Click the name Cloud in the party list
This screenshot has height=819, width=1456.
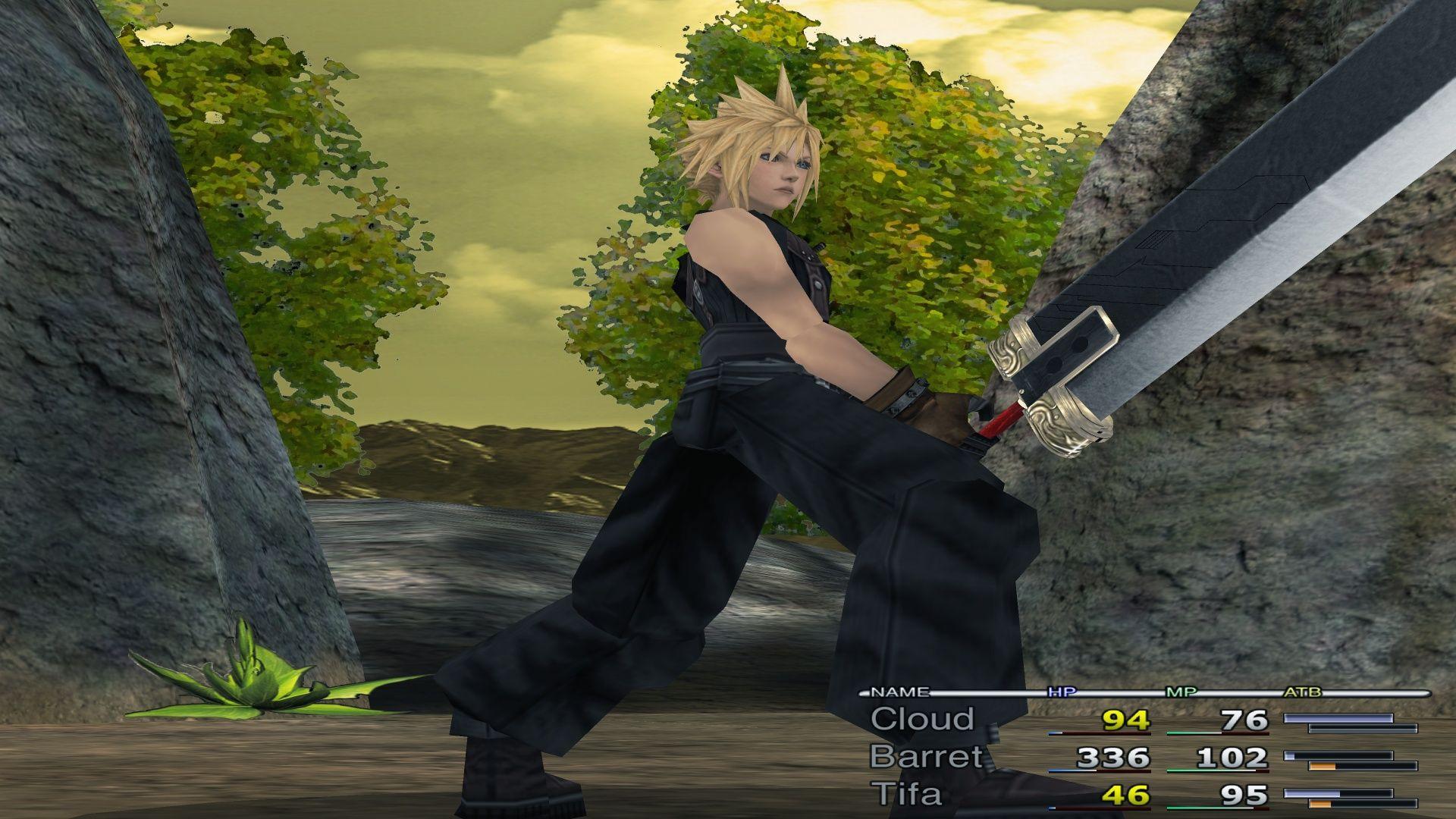922,720
